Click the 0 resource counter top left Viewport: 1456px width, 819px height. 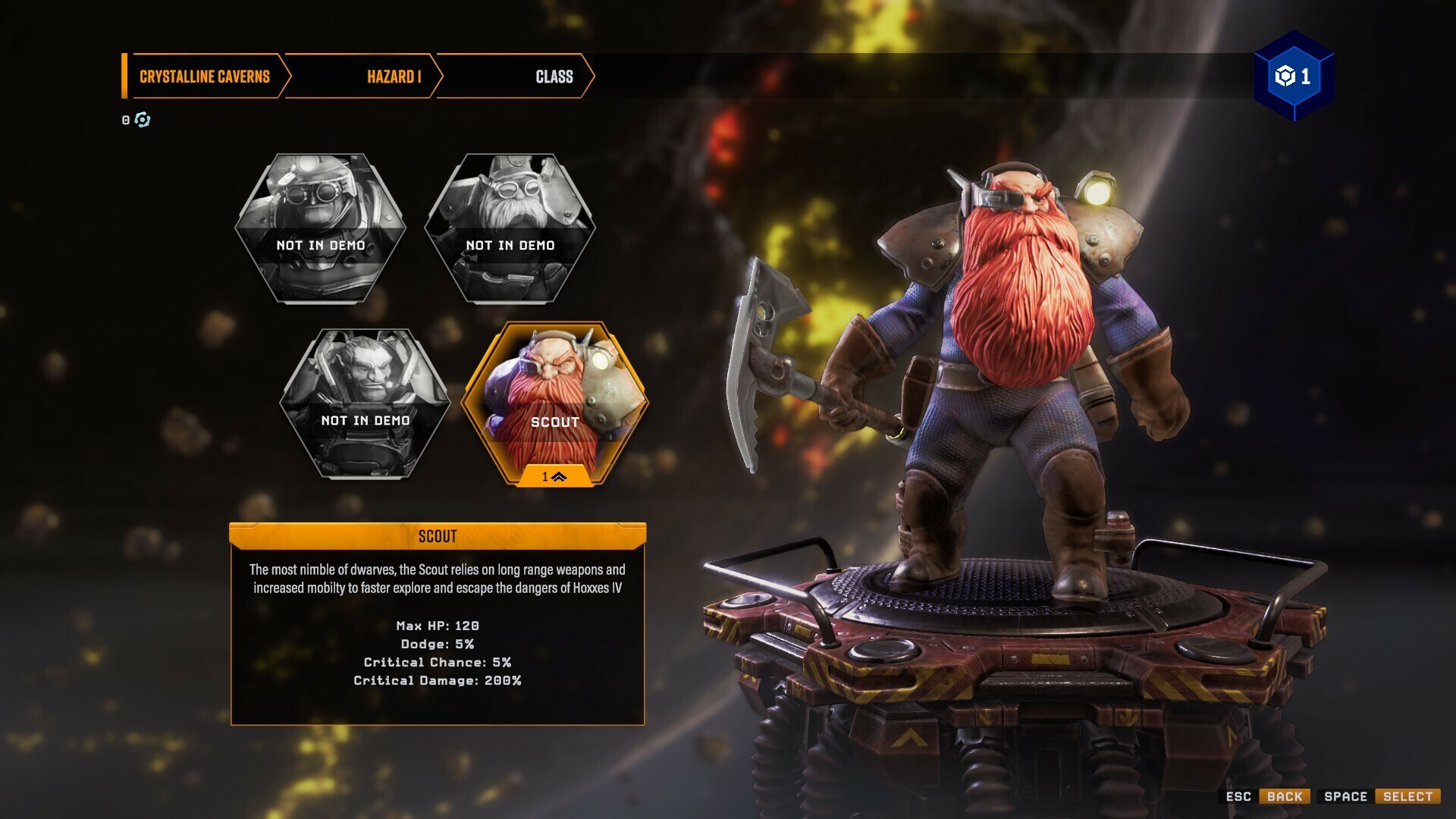[x=125, y=119]
